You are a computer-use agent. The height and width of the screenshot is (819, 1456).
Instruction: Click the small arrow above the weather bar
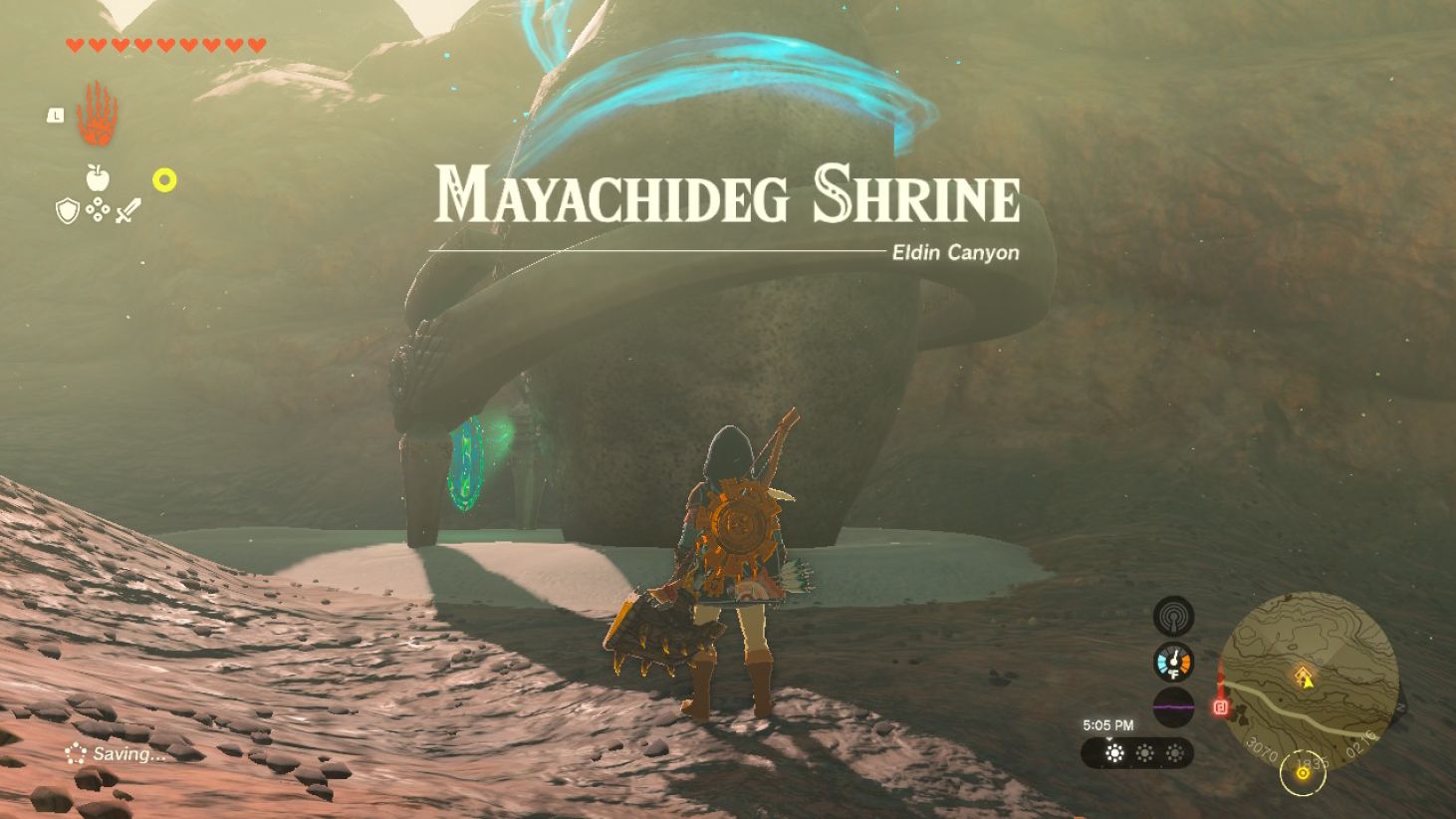[x=1109, y=739]
